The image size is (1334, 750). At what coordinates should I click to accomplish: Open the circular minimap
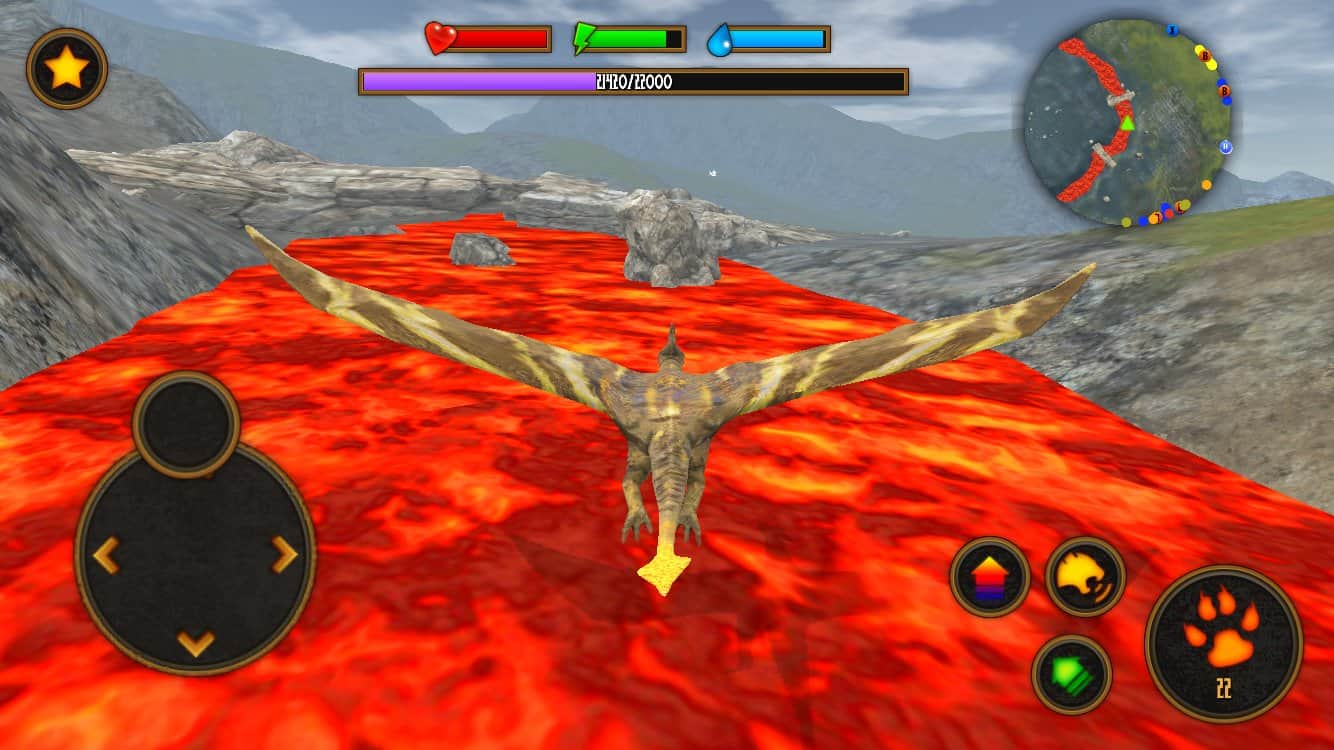click(x=1128, y=122)
